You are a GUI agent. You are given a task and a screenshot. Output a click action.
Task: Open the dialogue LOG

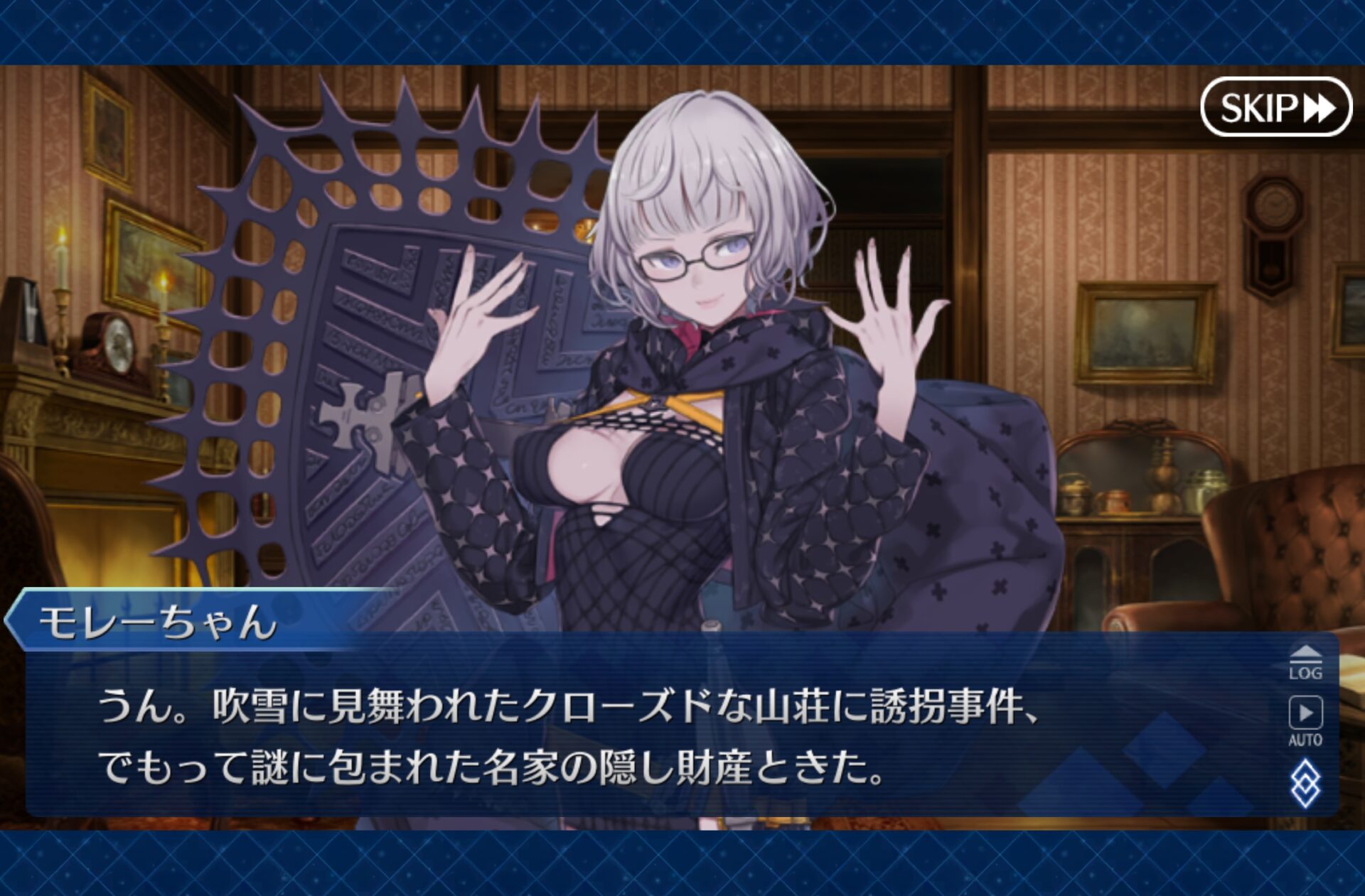tap(1305, 664)
